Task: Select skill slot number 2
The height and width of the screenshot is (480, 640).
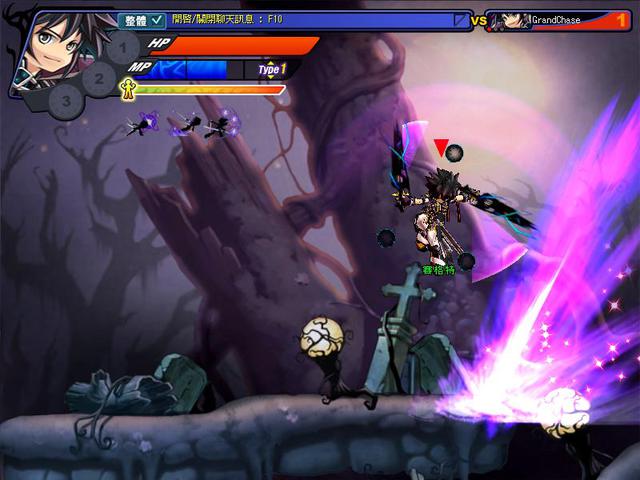Action: pyautogui.click(x=98, y=76)
